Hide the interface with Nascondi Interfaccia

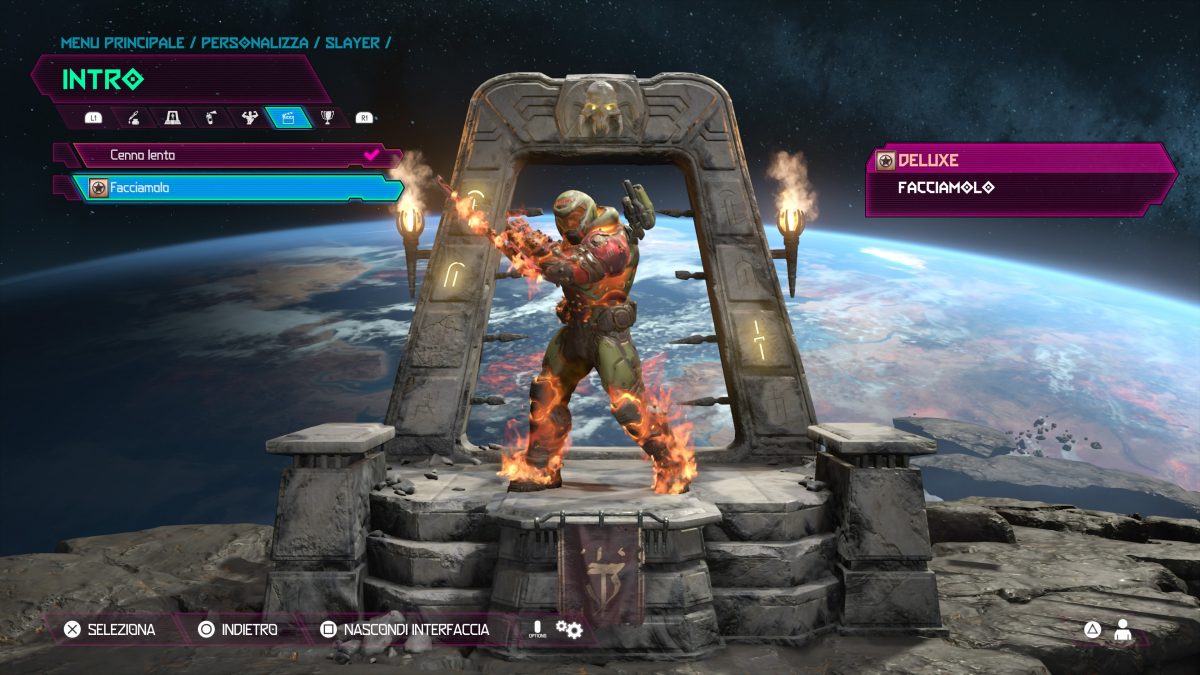(404, 630)
